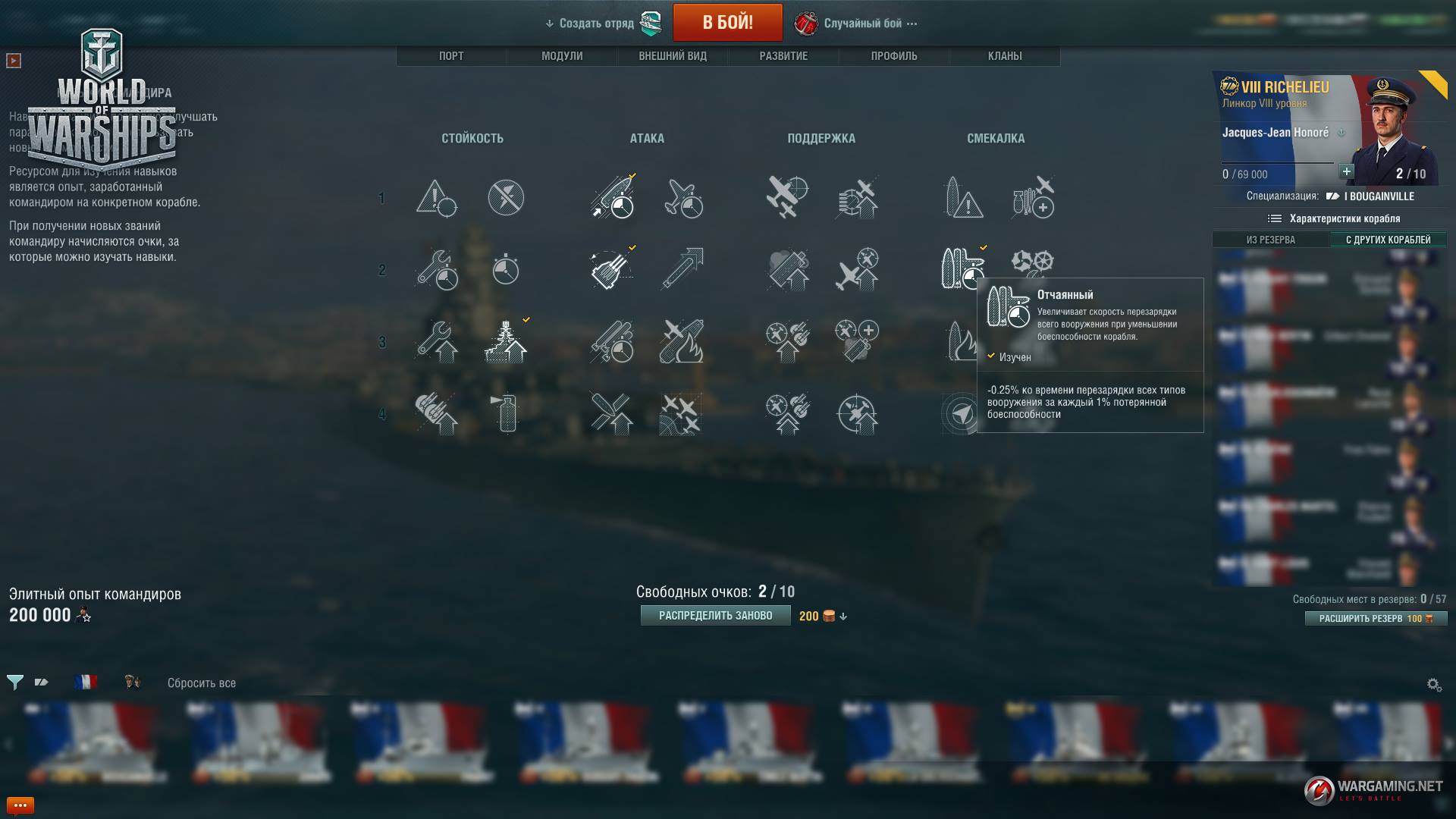Image resolution: width=1456 pixels, height=819 pixels.
Task: Open carousel settings gear icon
Action: click(x=1434, y=685)
